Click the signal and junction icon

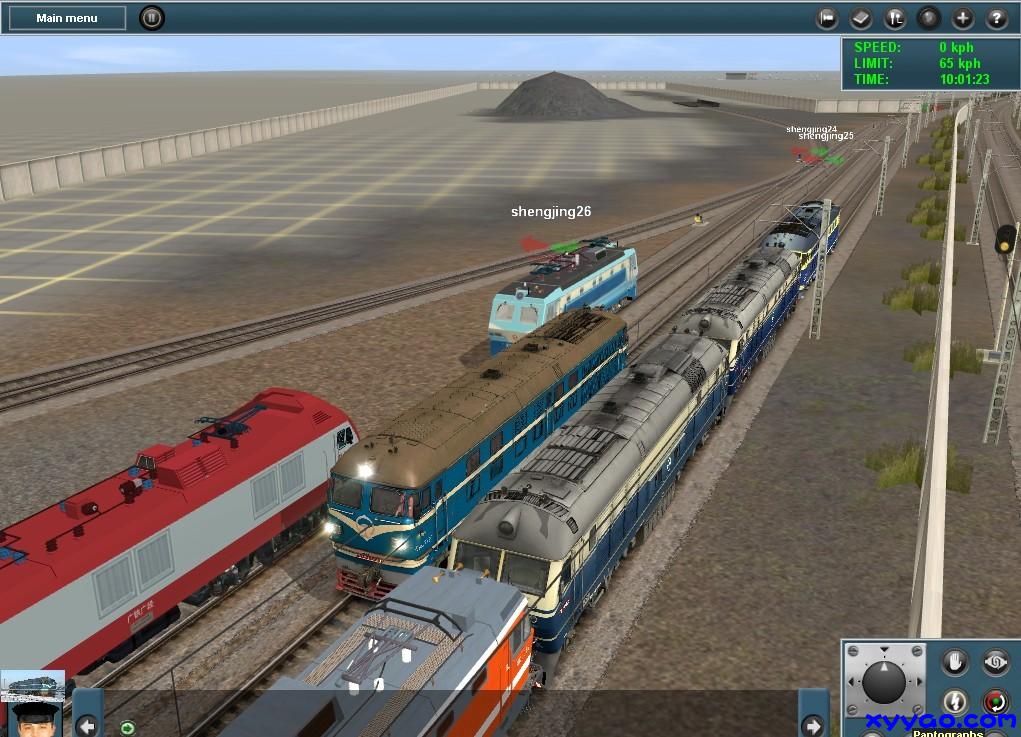[895, 18]
